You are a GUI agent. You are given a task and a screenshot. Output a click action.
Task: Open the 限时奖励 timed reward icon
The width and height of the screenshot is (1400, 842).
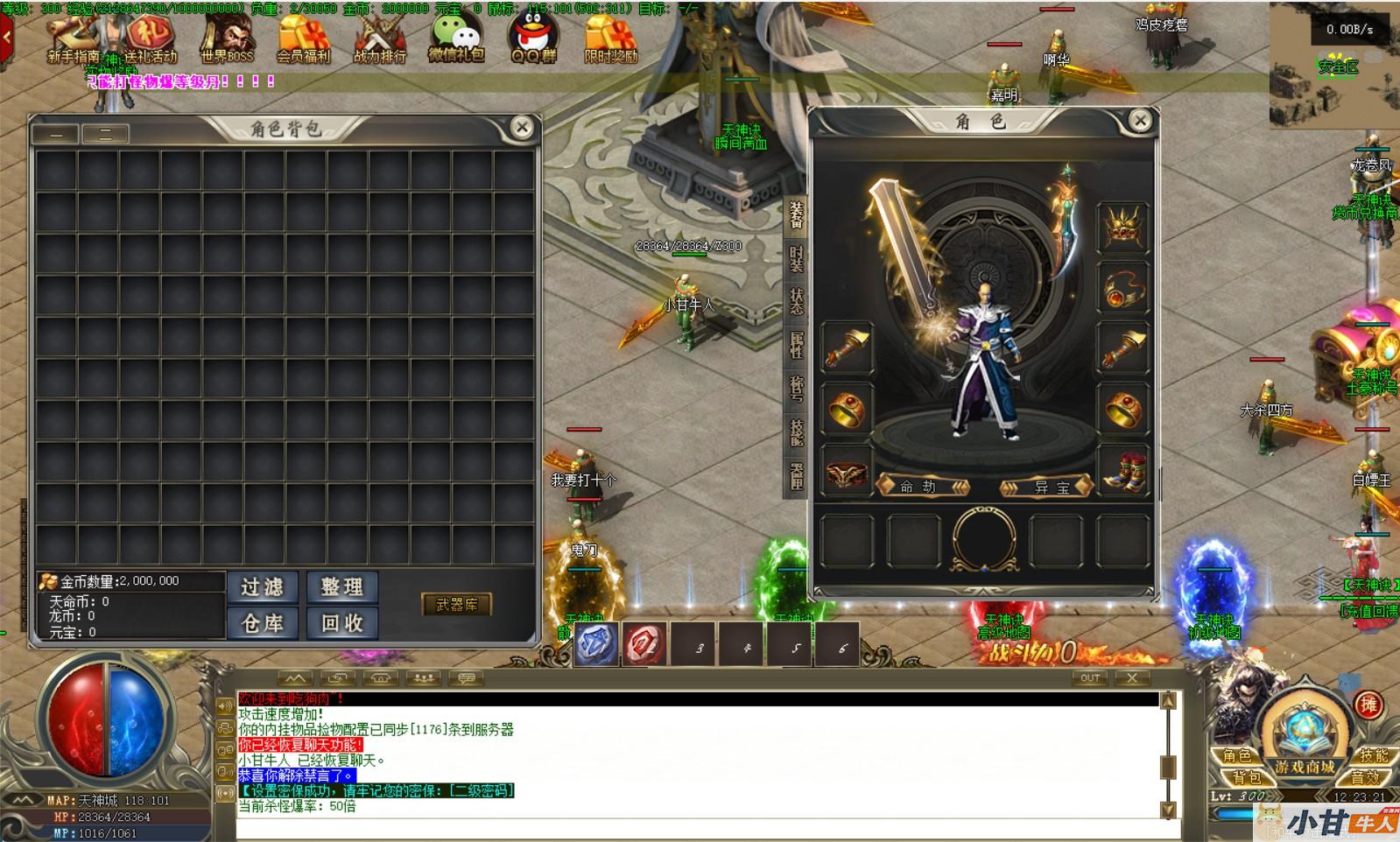click(x=610, y=39)
